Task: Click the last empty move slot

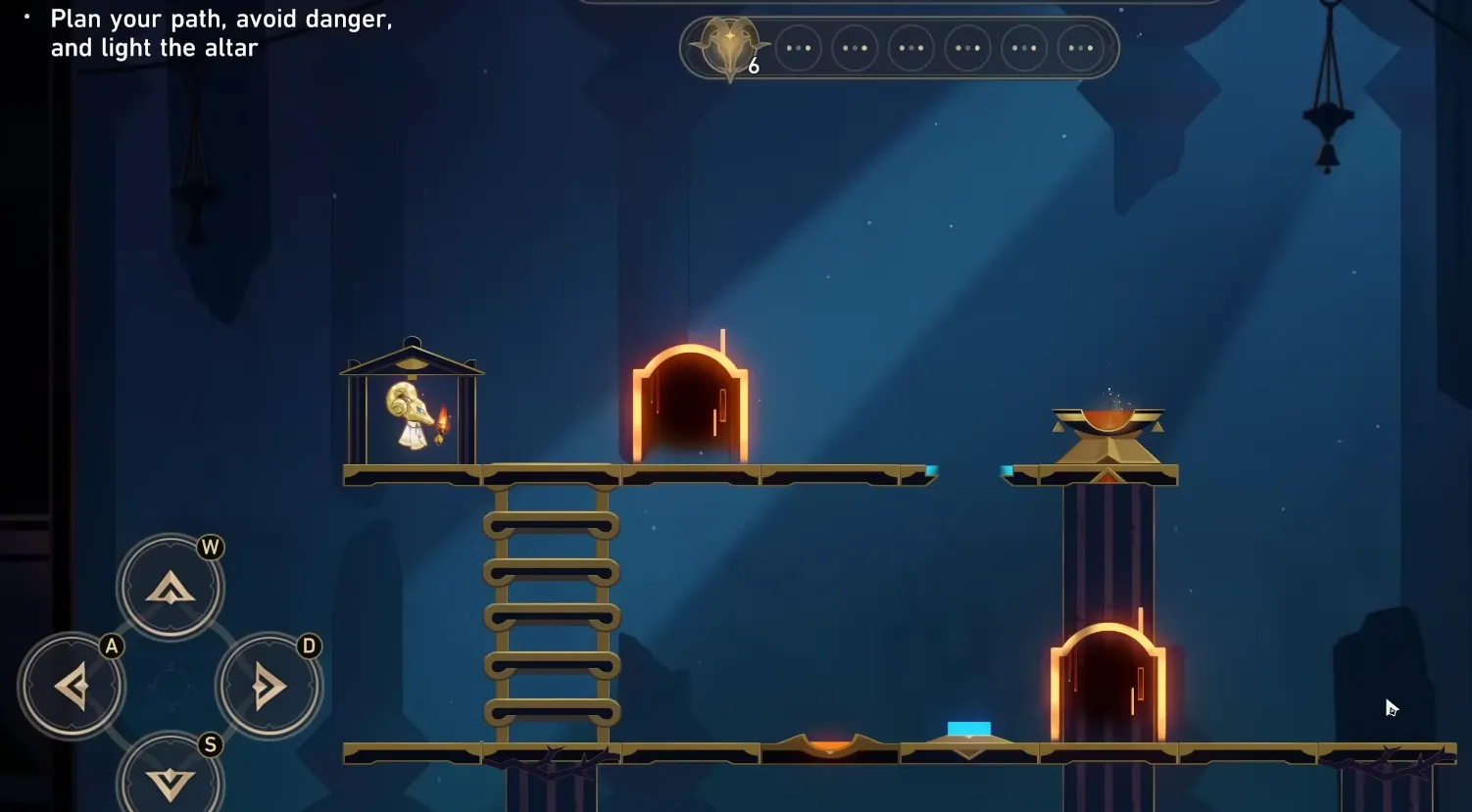Action: click(1081, 47)
